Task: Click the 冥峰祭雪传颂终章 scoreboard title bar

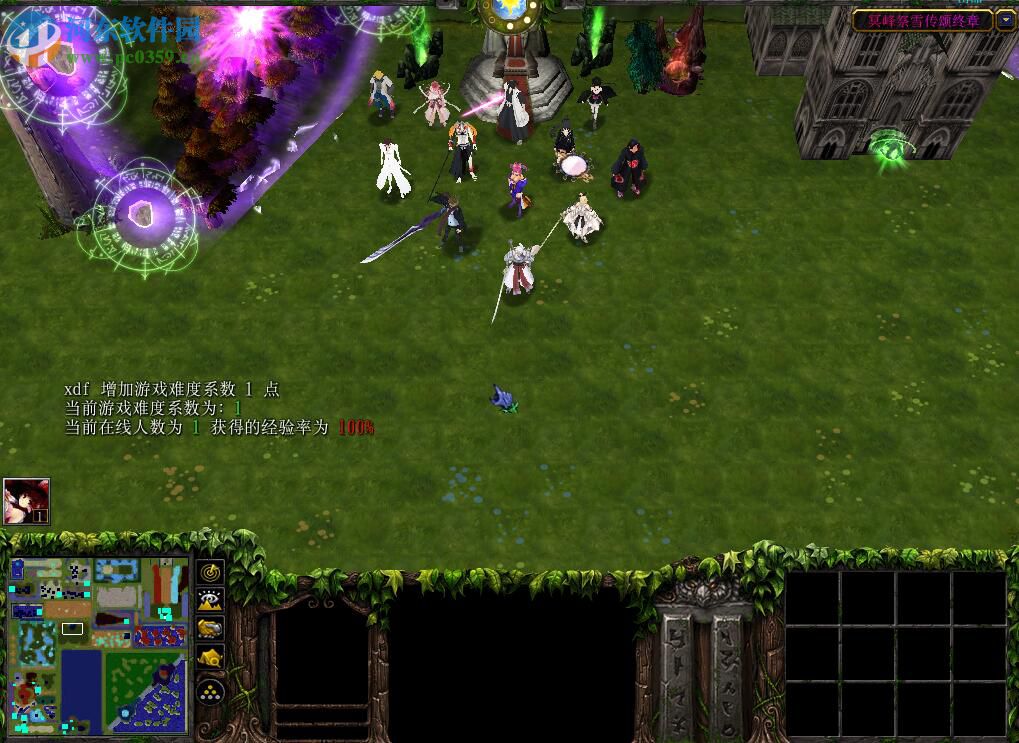Action: point(921,20)
